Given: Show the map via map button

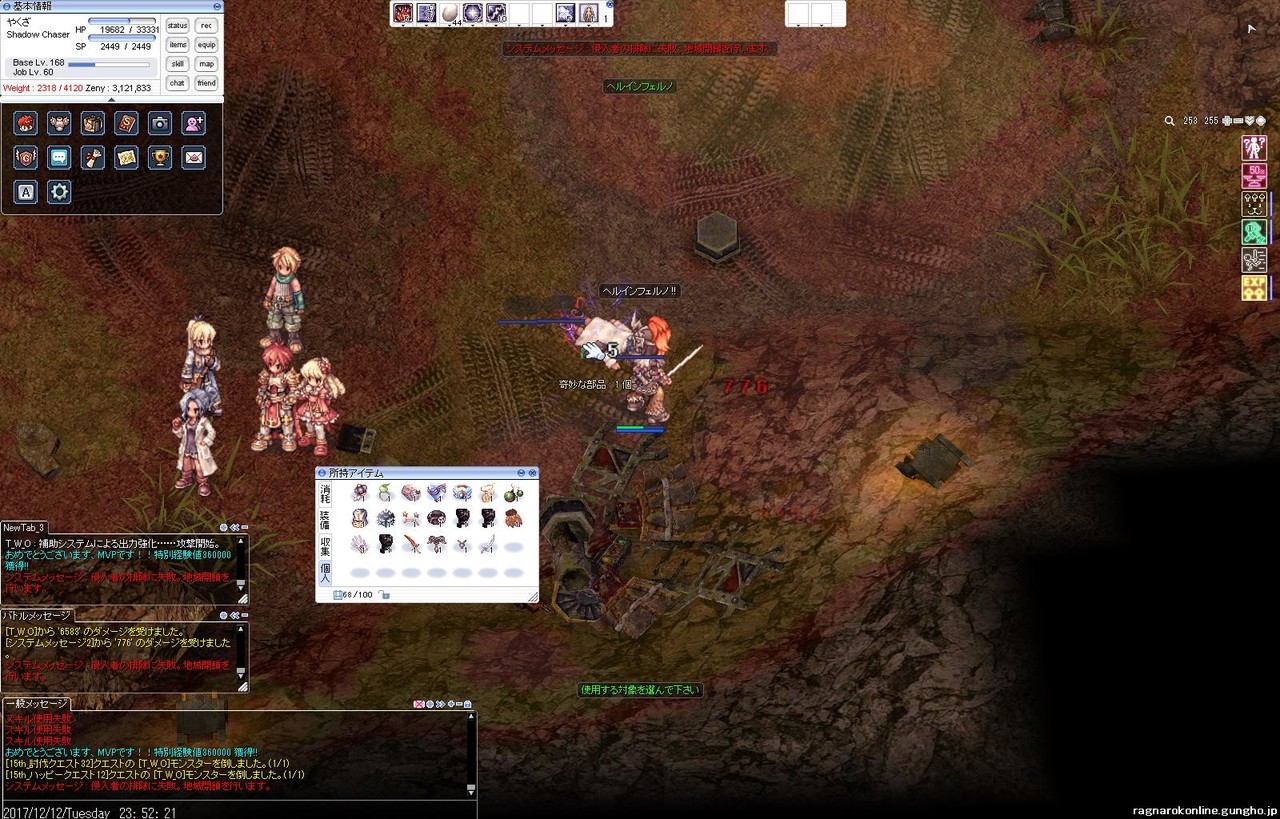Looking at the screenshot, I should (206, 64).
